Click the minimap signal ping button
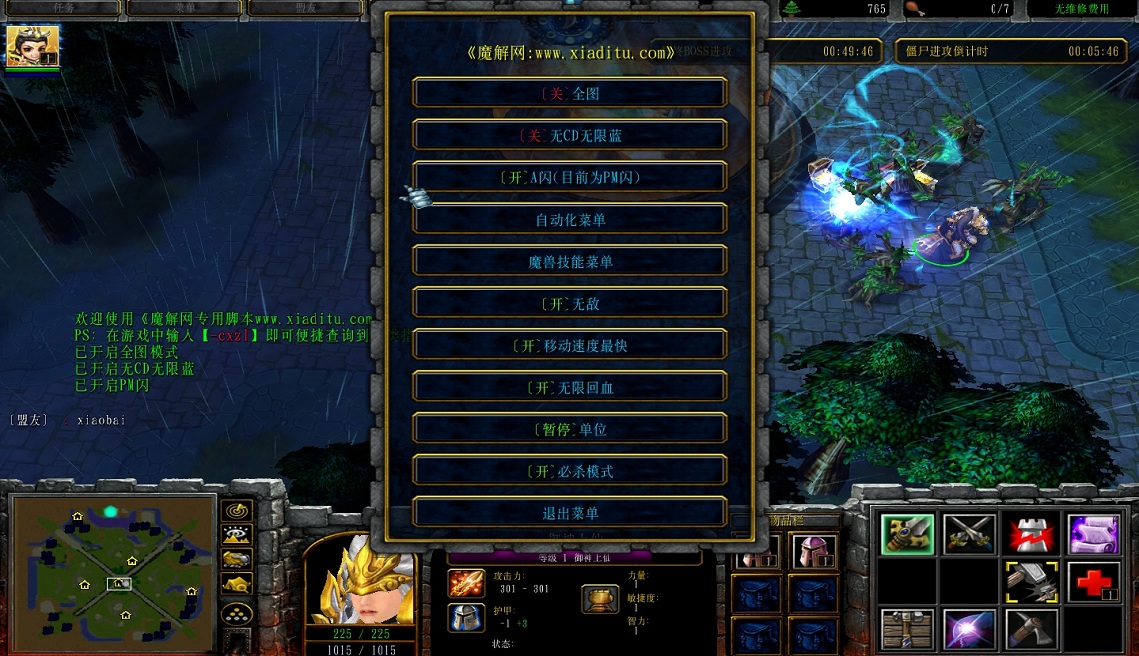This screenshot has height=656, width=1139. click(237, 511)
